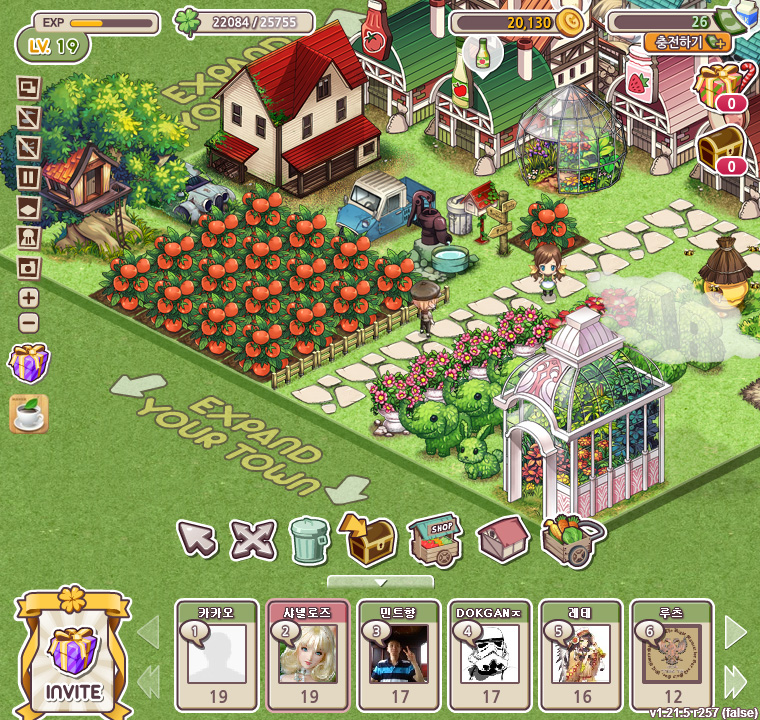Select the rank 1 friend 카카오
The width and height of the screenshot is (760, 720).
click(217, 654)
